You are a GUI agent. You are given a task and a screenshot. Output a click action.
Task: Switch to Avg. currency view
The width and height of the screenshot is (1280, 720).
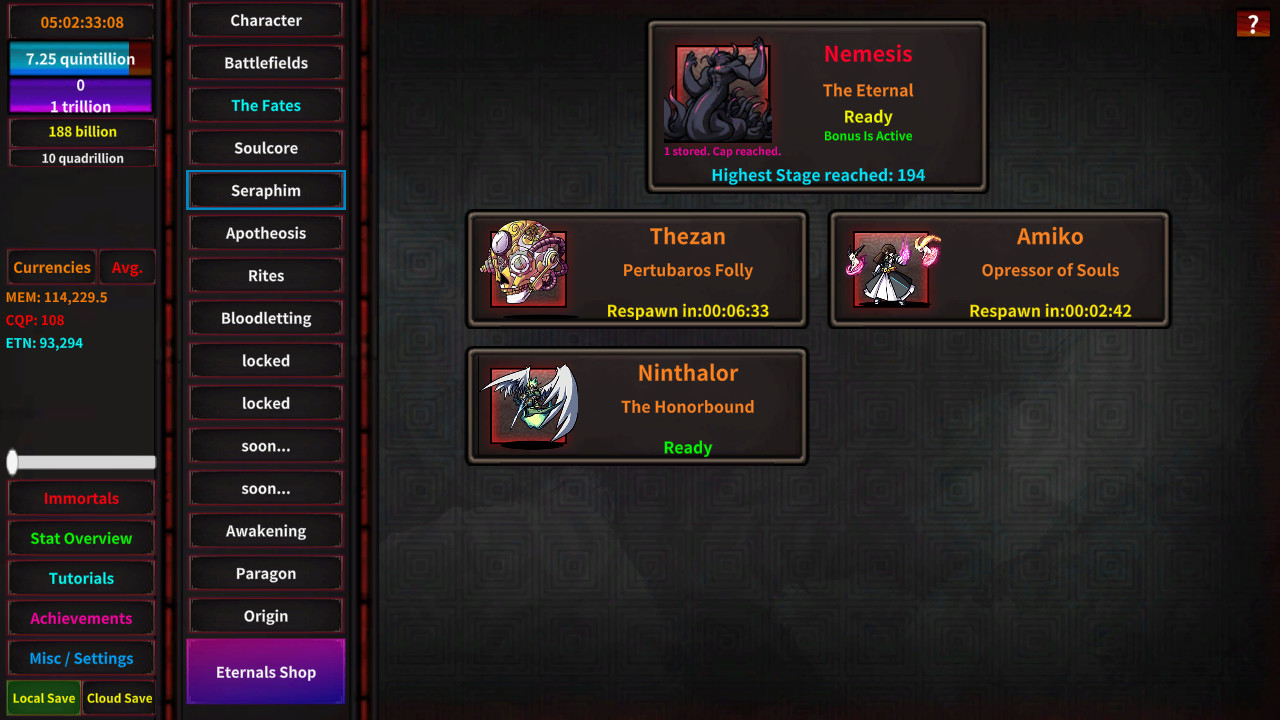pos(127,267)
